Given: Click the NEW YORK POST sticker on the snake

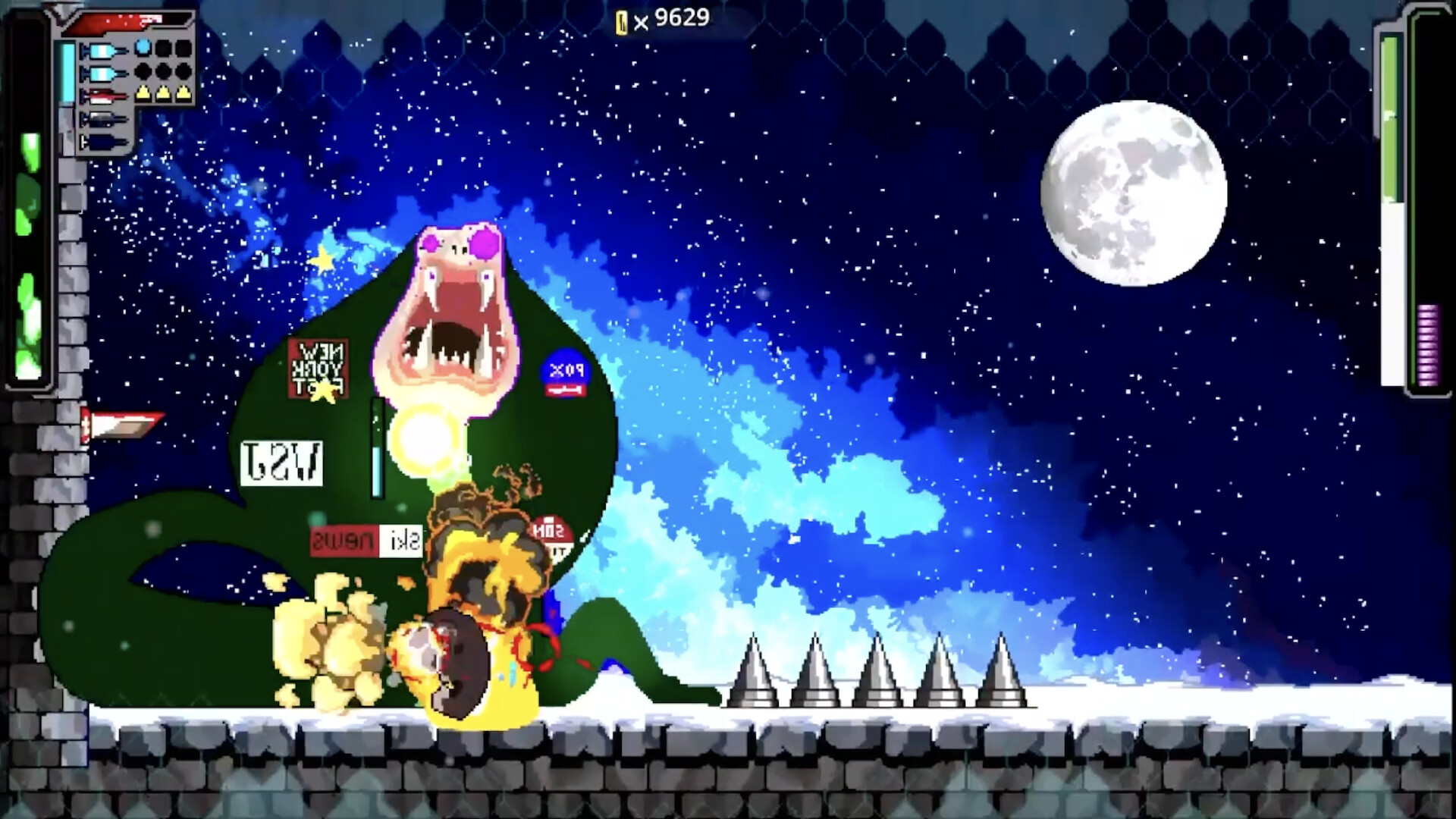Looking at the screenshot, I should coord(319,366).
